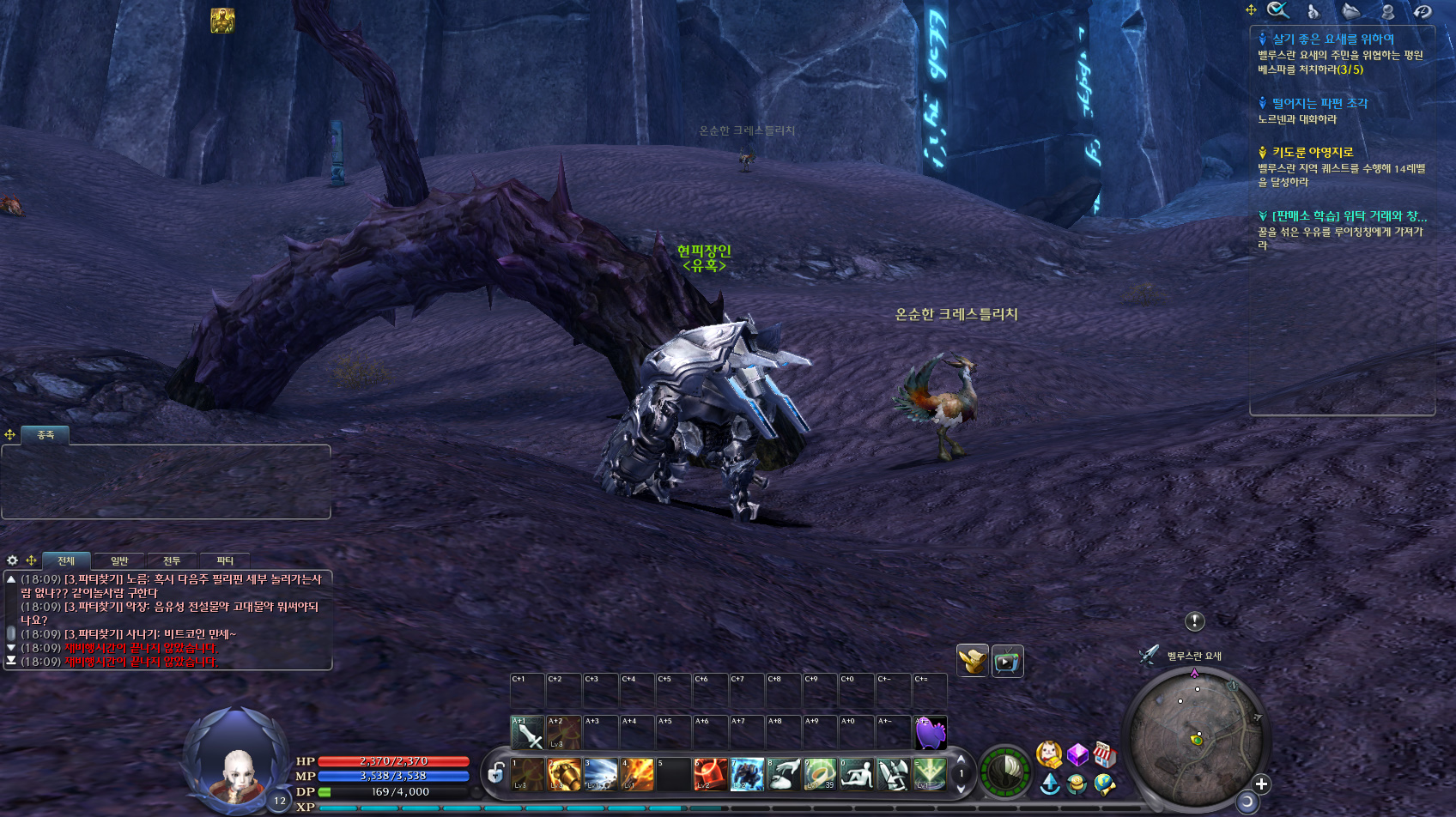Use the purple creature item on the hotbar
The image size is (1456, 817).
click(931, 733)
